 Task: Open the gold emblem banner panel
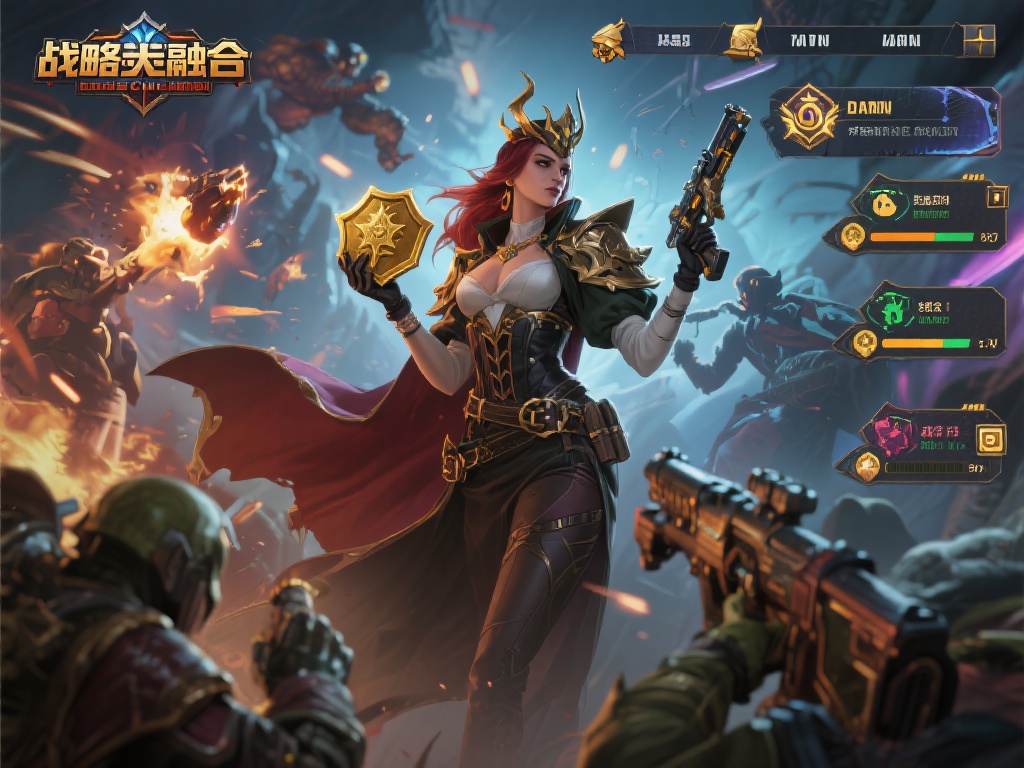(x=882, y=122)
